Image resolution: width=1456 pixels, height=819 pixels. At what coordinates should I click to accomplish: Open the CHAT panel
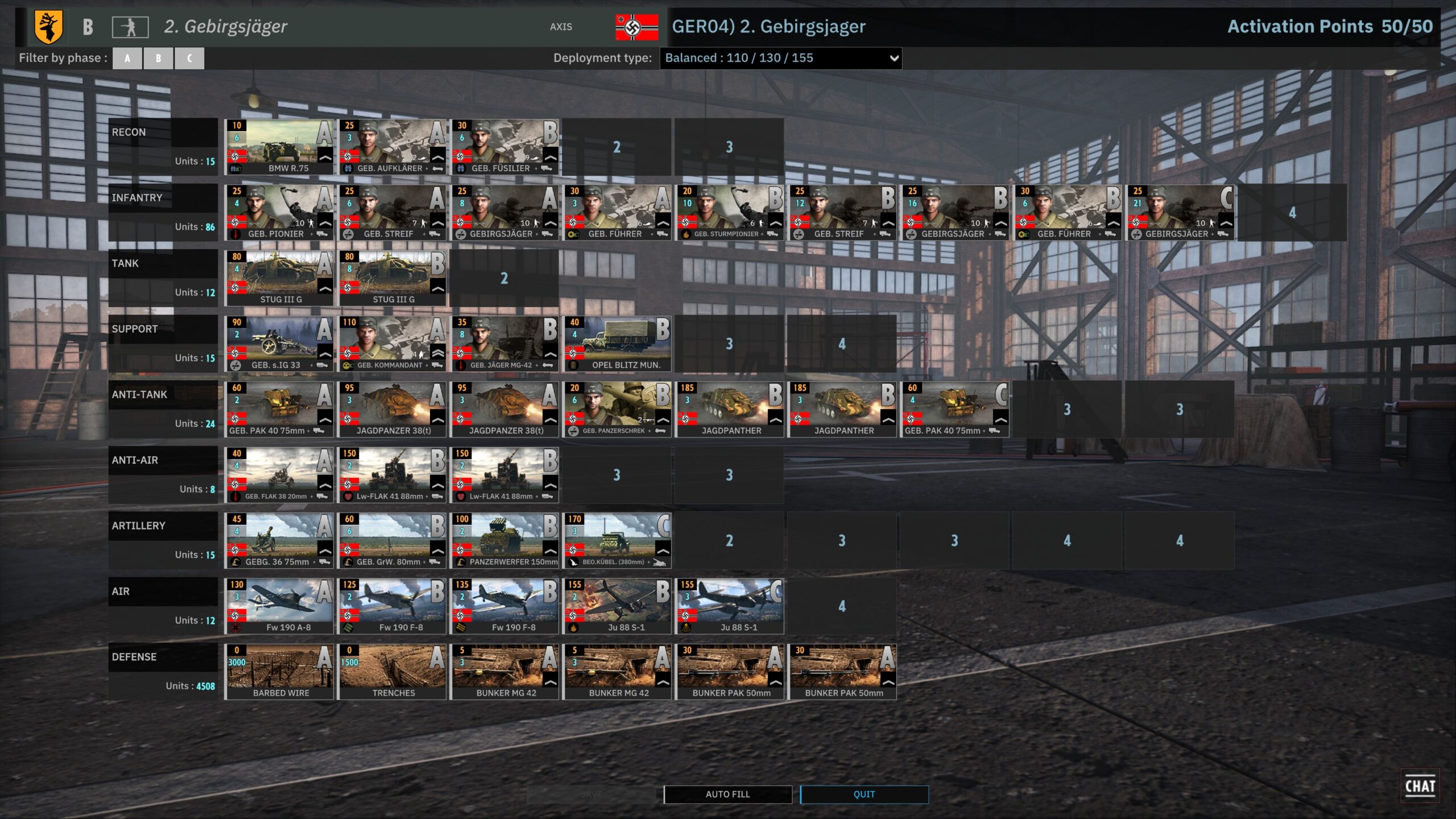point(1420,786)
